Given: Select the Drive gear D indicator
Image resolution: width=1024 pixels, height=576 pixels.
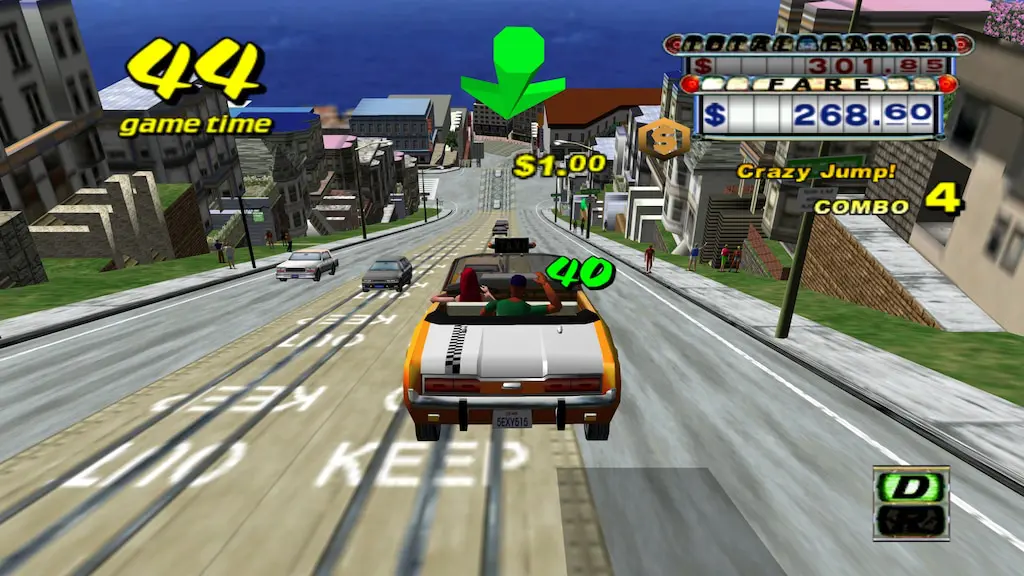Looking at the screenshot, I should click(x=910, y=489).
